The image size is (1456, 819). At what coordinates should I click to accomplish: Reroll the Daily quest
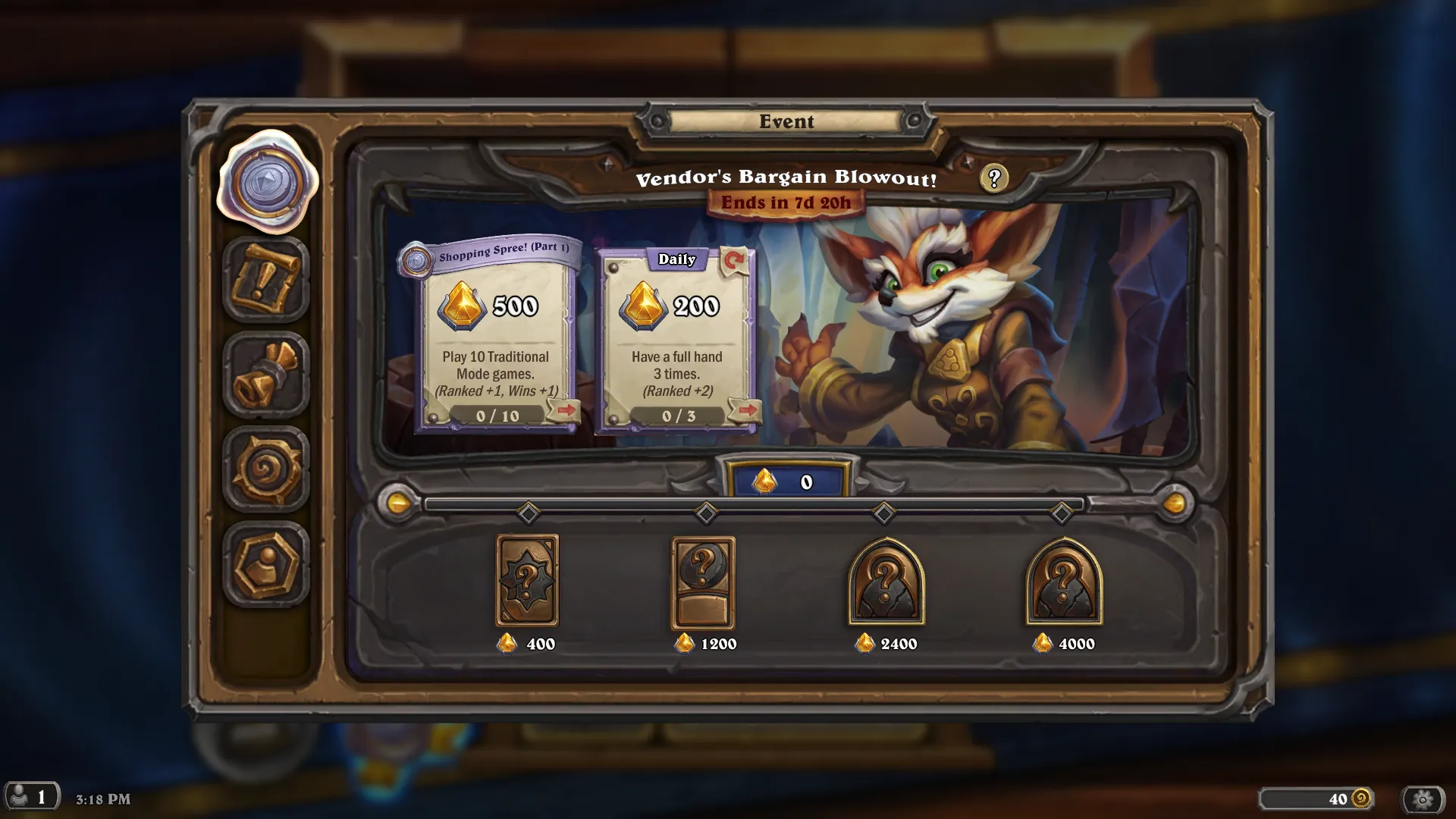click(x=733, y=261)
